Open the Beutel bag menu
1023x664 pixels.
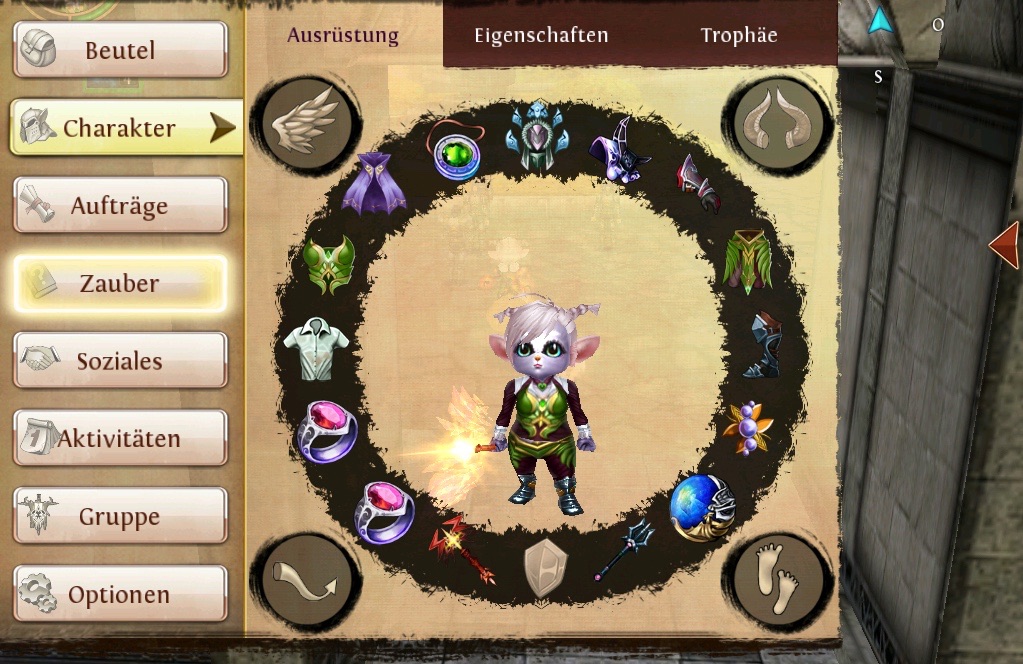tap(120, 49)
